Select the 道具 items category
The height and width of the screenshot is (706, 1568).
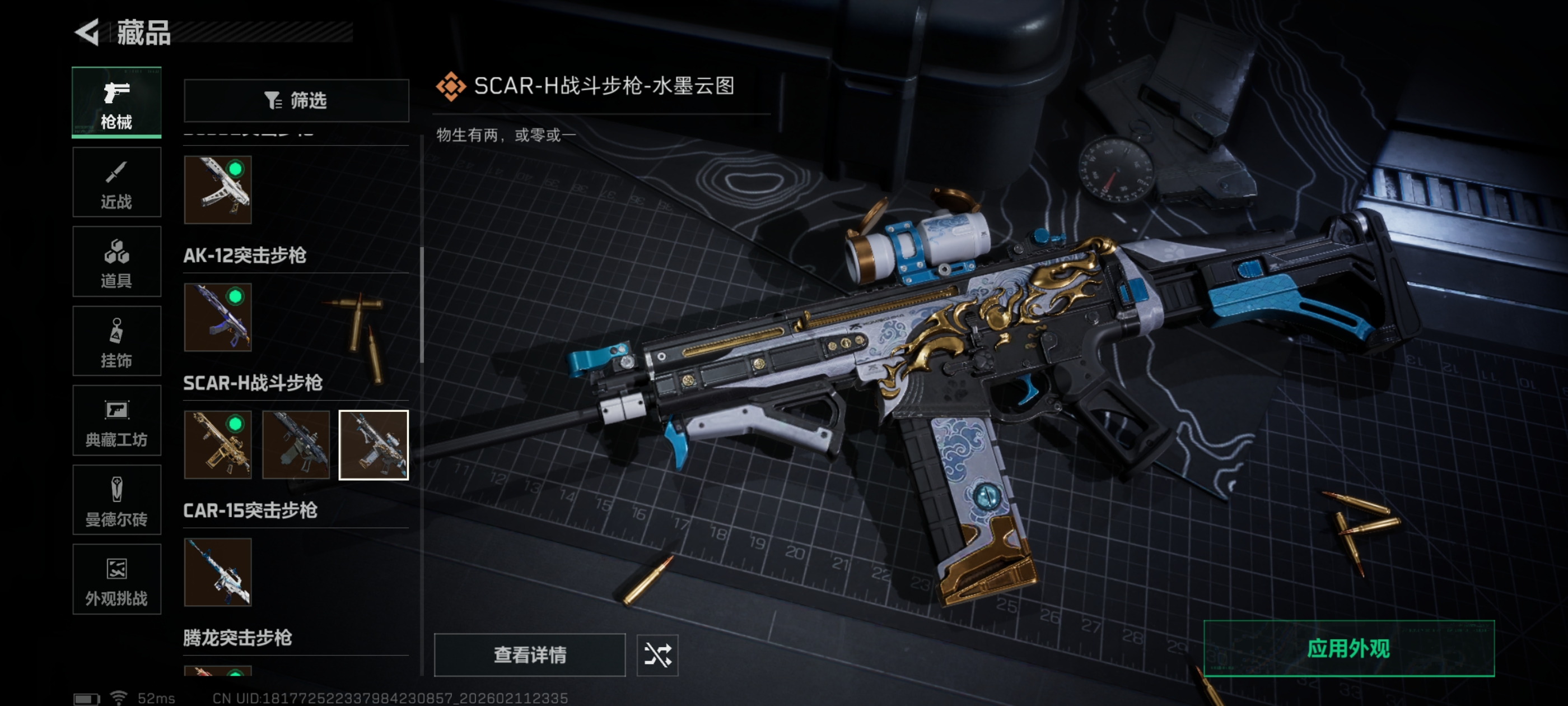pos(116,262)
